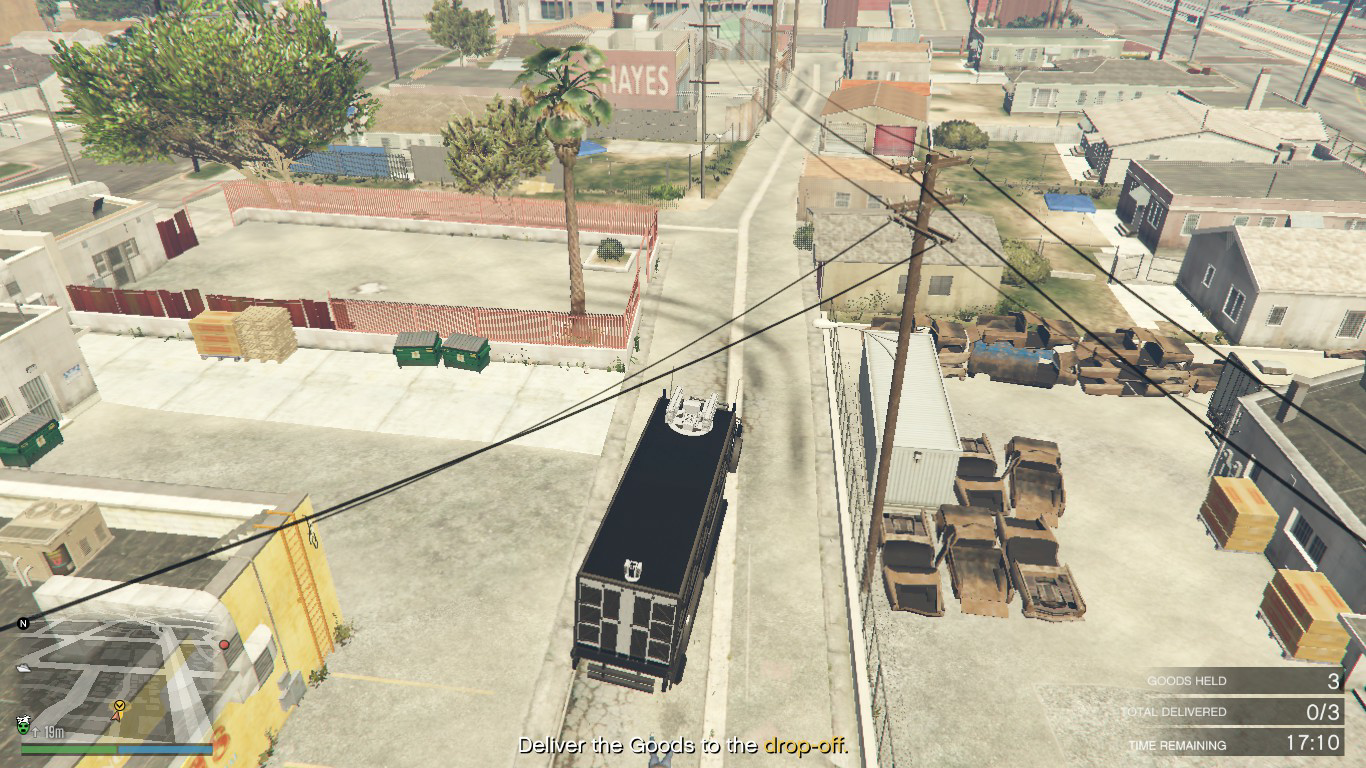This screenshot has width=1366, height=768.
Task: Click the white player arrow blip
Action: click(x=117, y=717)
